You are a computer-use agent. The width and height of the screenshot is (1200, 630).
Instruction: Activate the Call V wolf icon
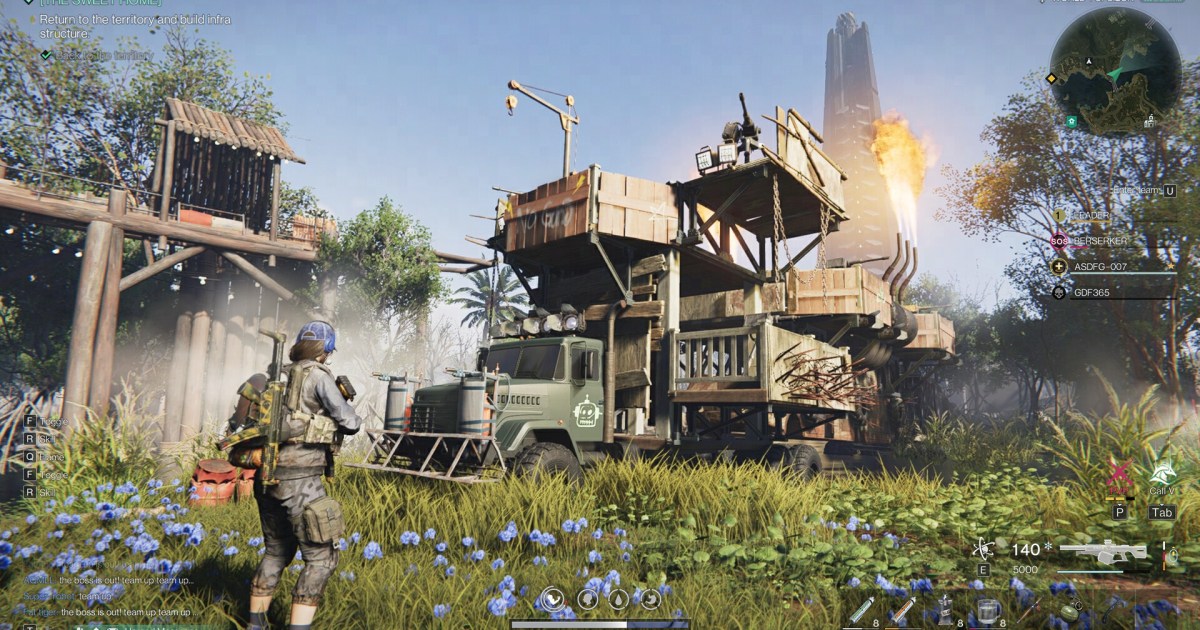click(1161, 475)
